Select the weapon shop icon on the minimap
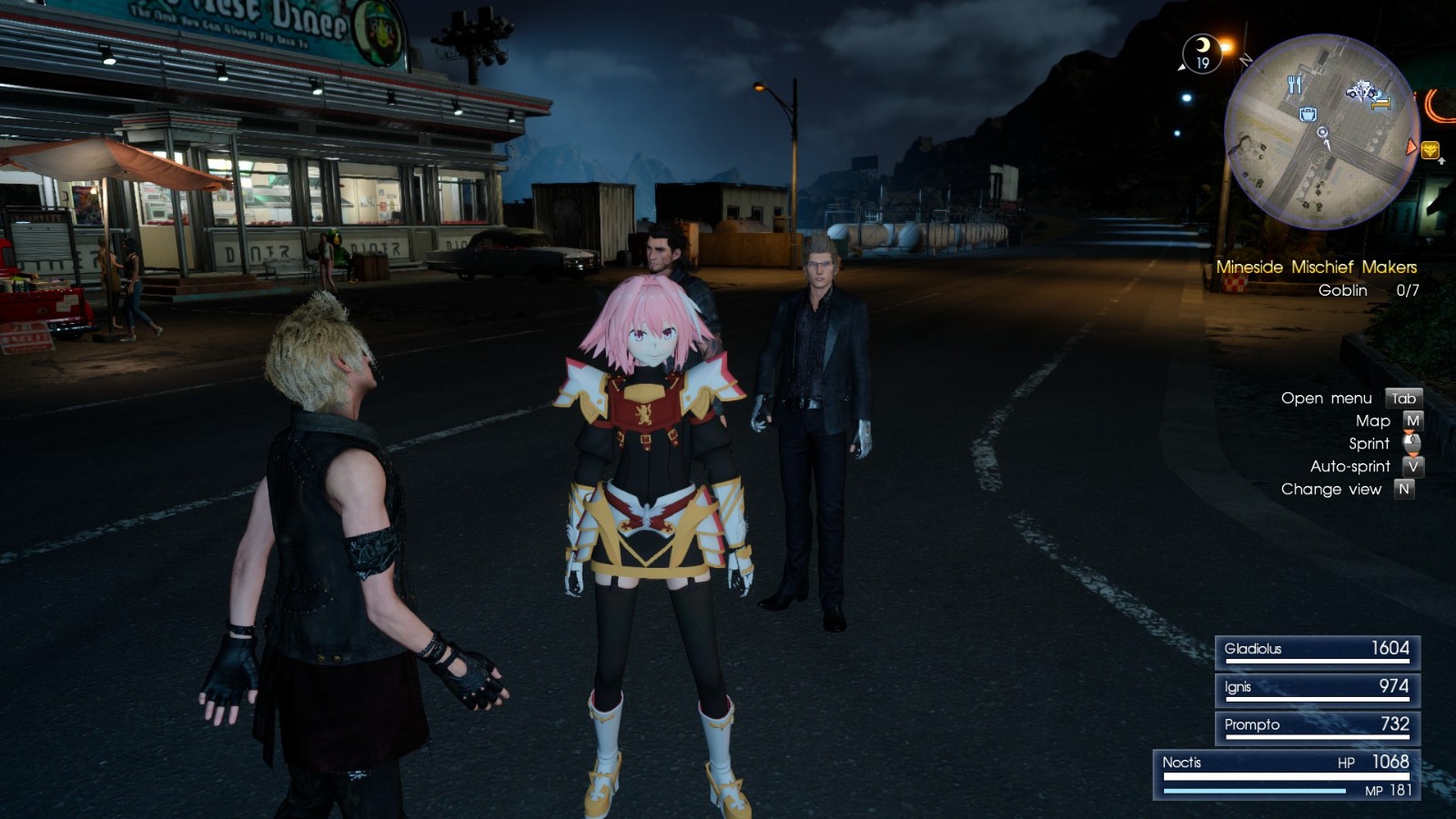 click(x=1363, y=91)
